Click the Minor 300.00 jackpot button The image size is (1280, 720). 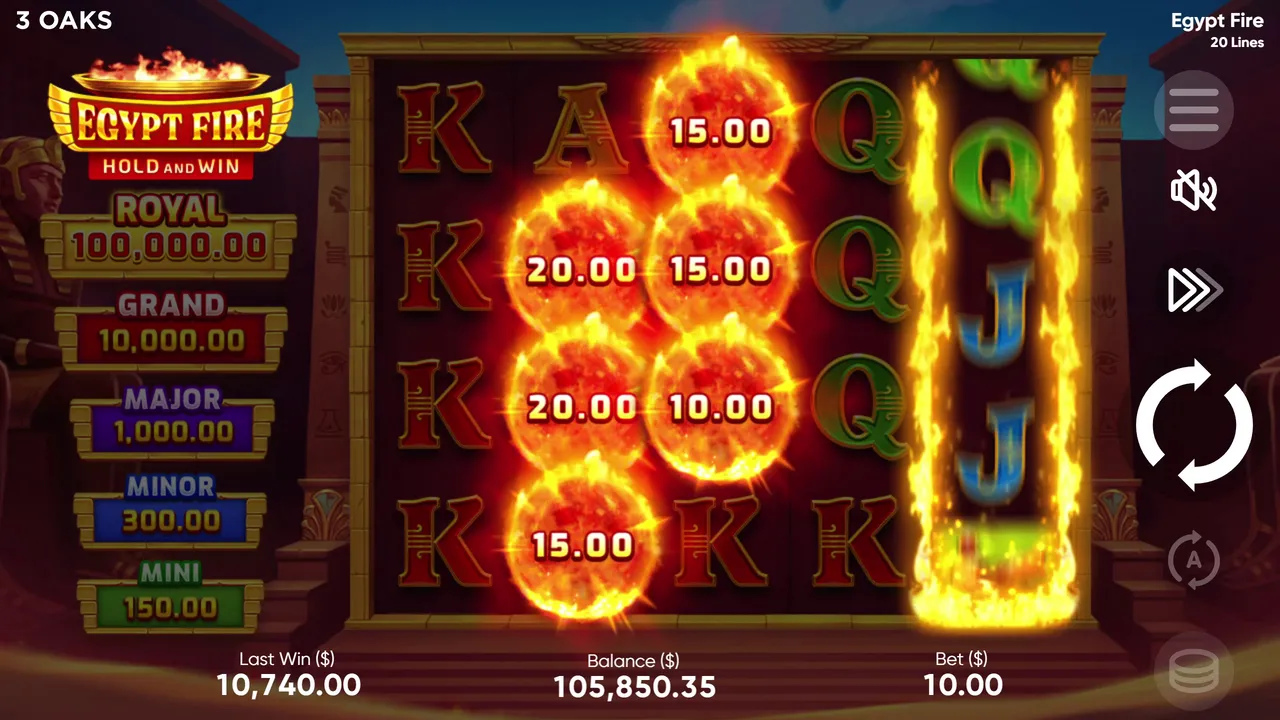[170, 503]
